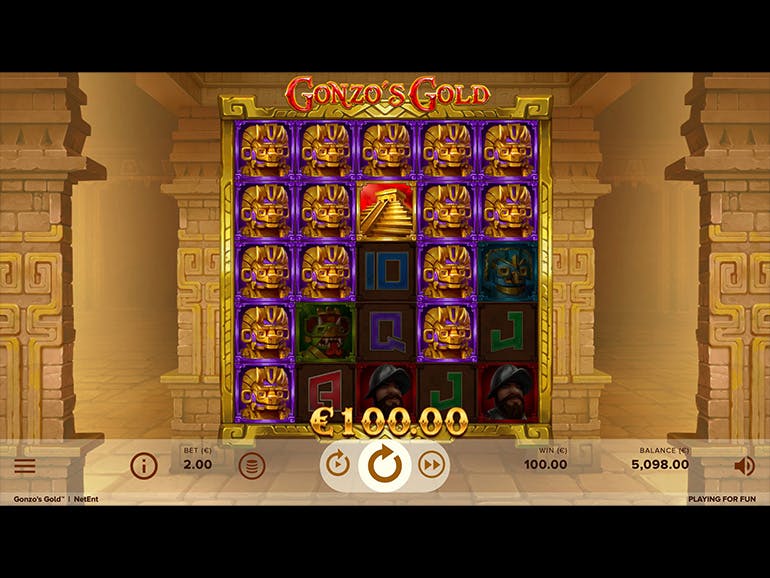770x578 pixels.
Task: Enable quick spin fast-forward
Action: tap(431, 464)
